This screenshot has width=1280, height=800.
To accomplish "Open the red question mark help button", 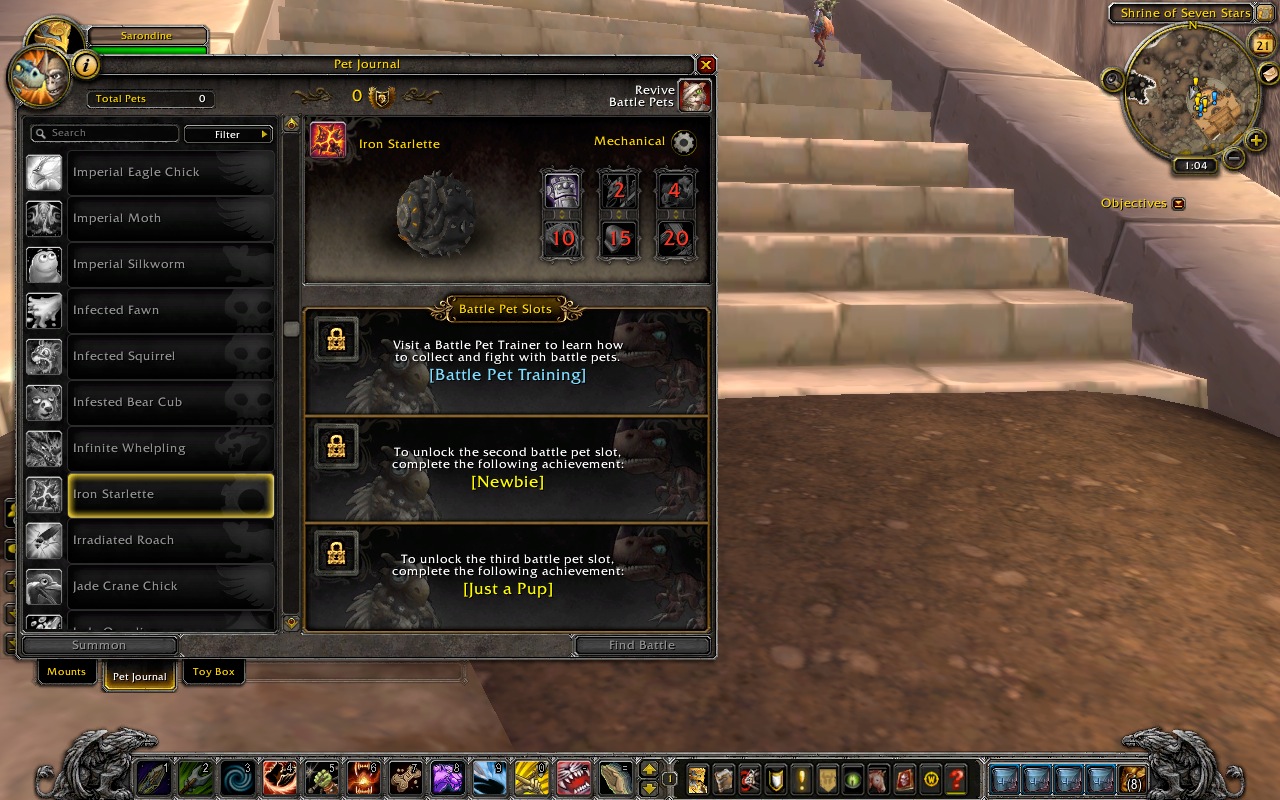I will [x=957, y=778].
